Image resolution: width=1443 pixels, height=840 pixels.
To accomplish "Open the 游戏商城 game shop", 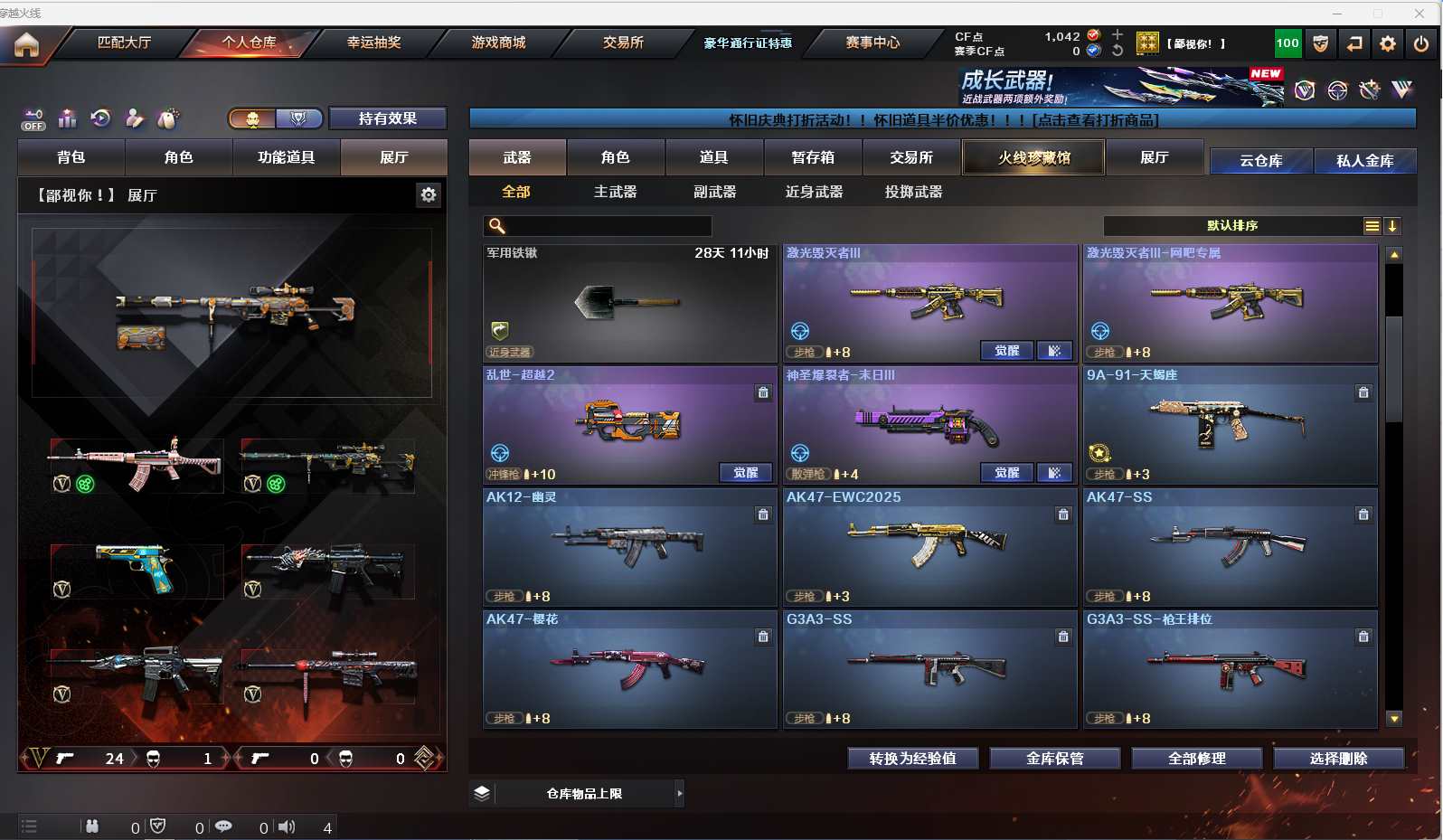I will 498,42.
